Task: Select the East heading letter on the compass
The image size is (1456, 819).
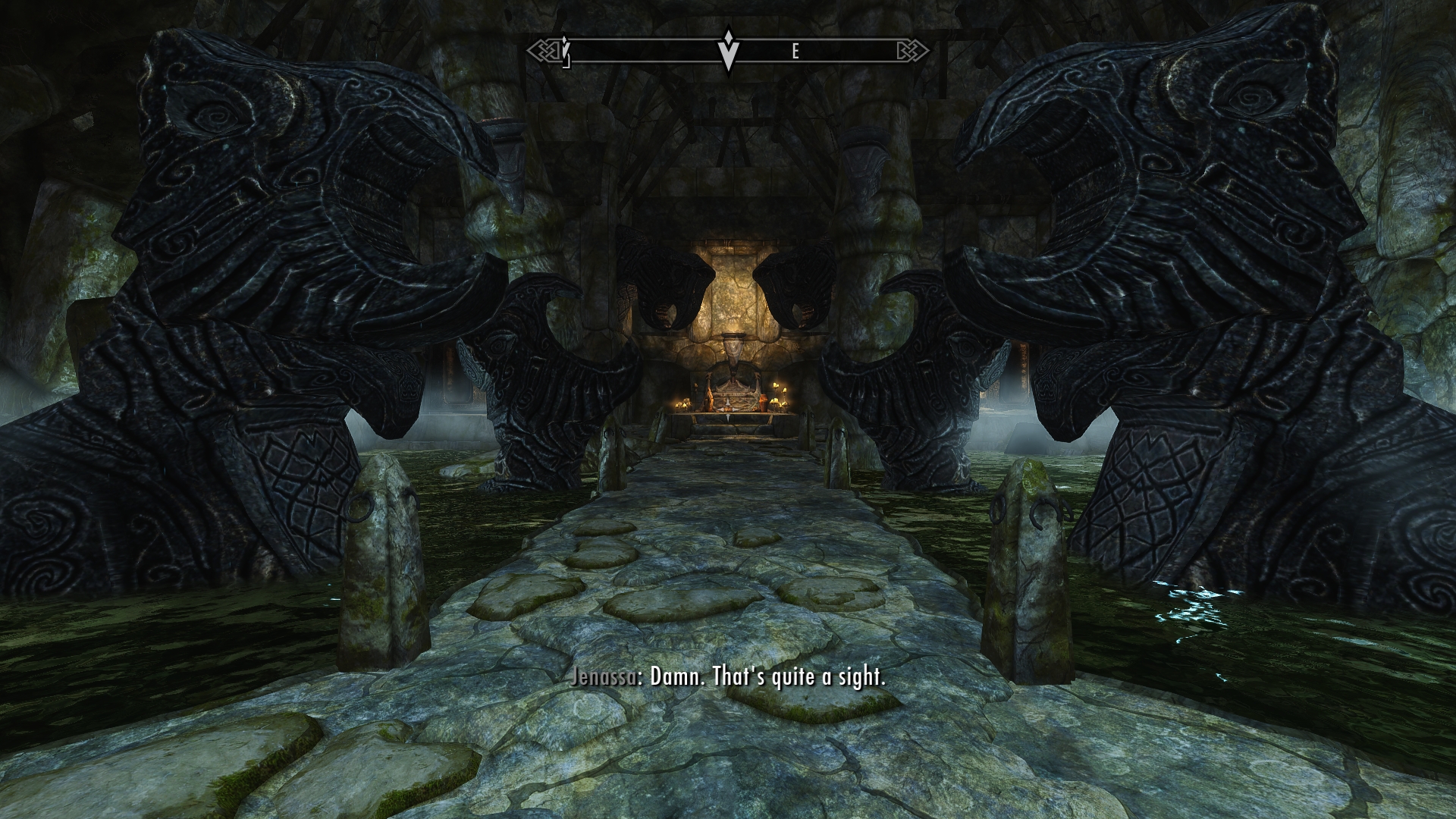Action: (x=795, y=52)
